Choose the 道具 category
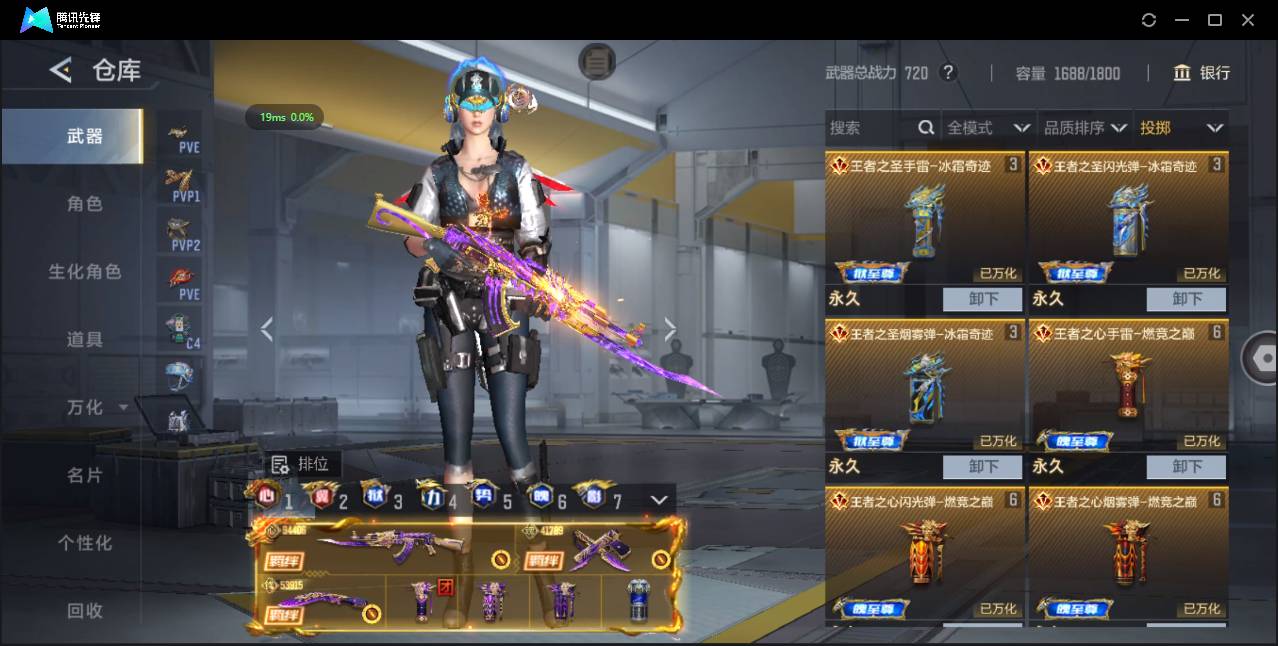This screenshot has height=646, width=1278. point(84,340)
